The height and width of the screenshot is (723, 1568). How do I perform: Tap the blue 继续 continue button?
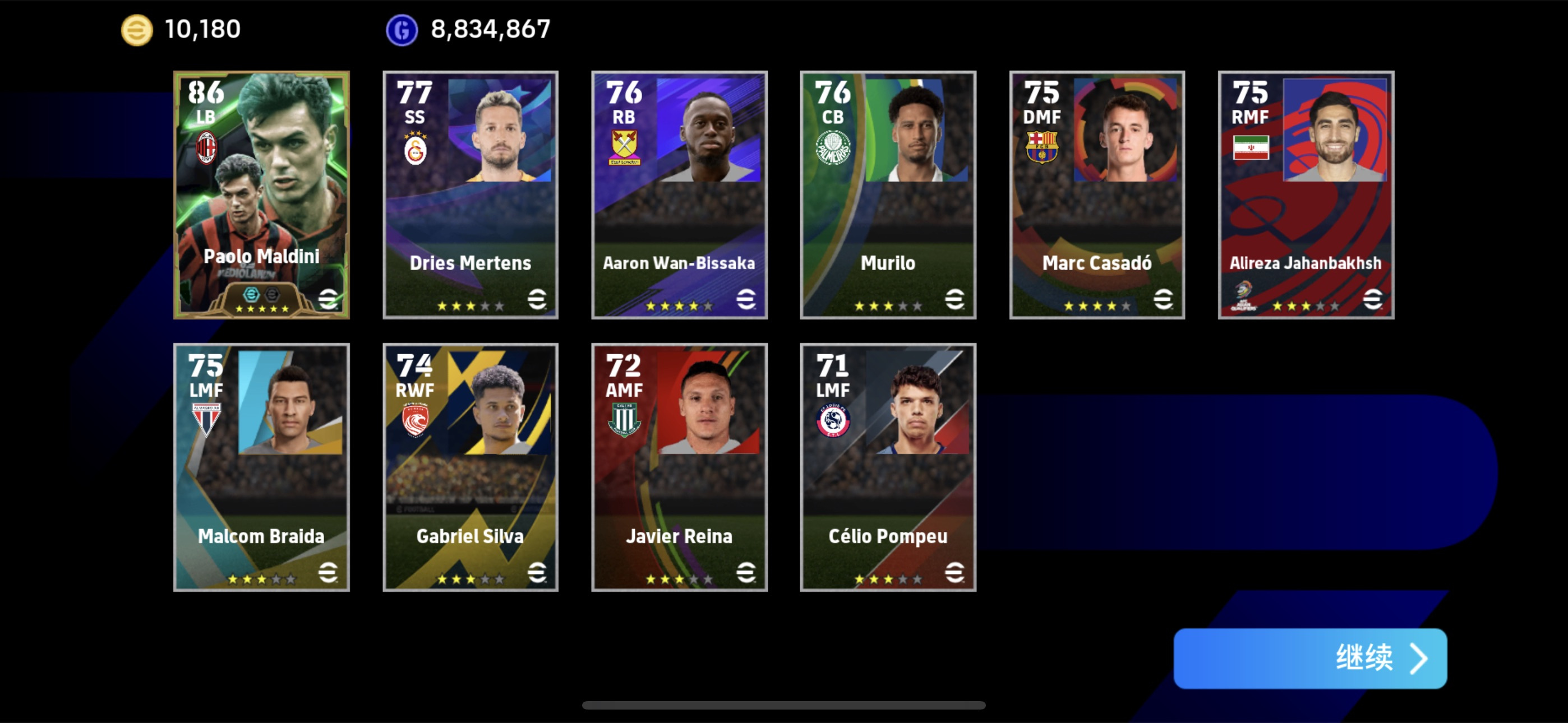1309,658
